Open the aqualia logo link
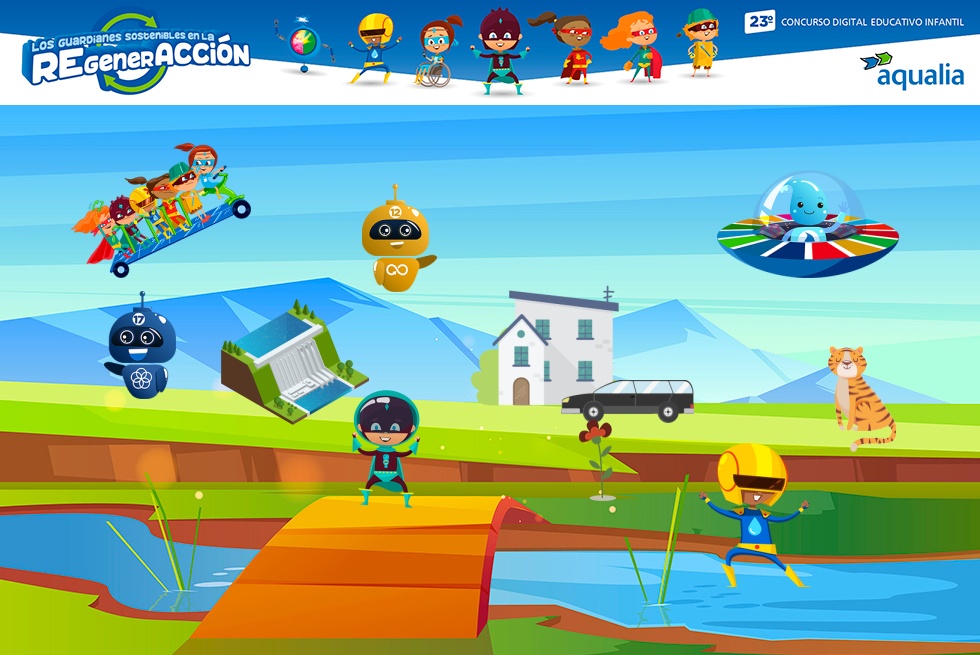 911,70
